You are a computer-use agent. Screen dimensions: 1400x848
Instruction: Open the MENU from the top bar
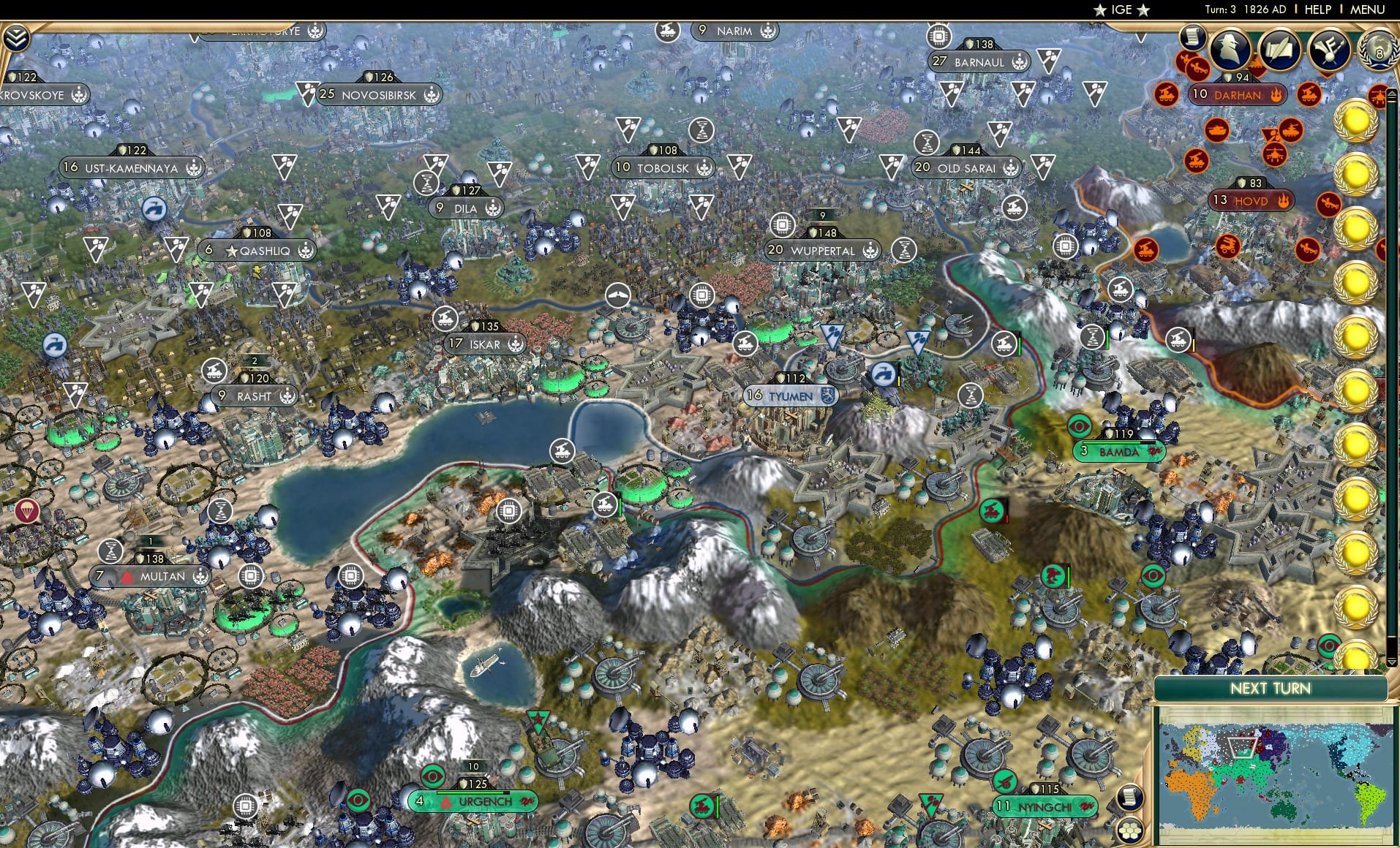[x=1368, y=10]
